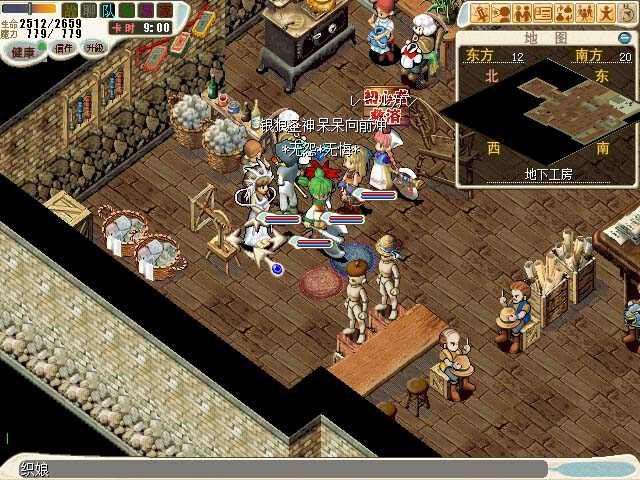
Task: Open the 信件 mail button
Action: [63, 47]
